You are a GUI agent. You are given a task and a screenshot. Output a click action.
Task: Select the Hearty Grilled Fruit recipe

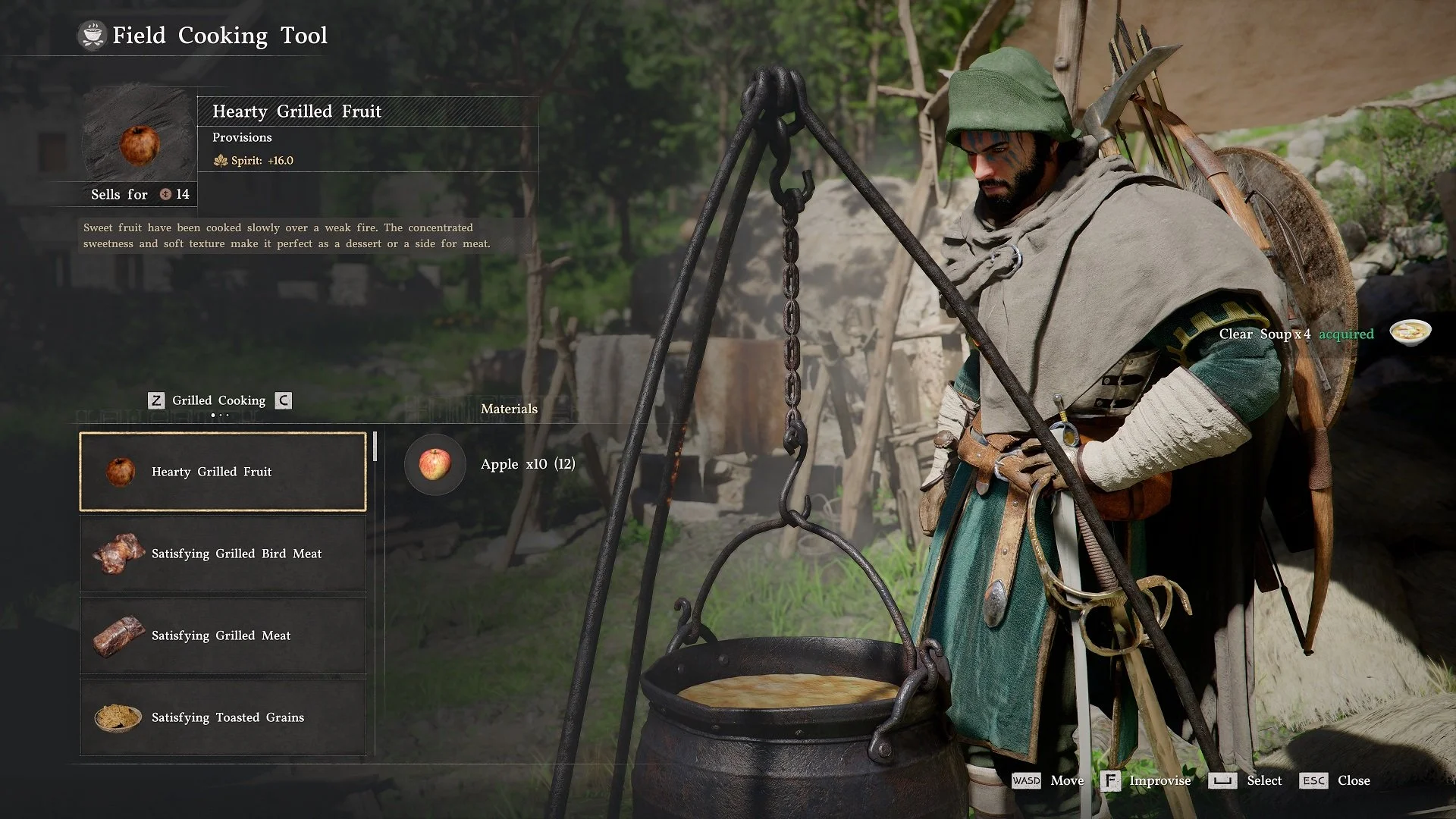[223, 472]
